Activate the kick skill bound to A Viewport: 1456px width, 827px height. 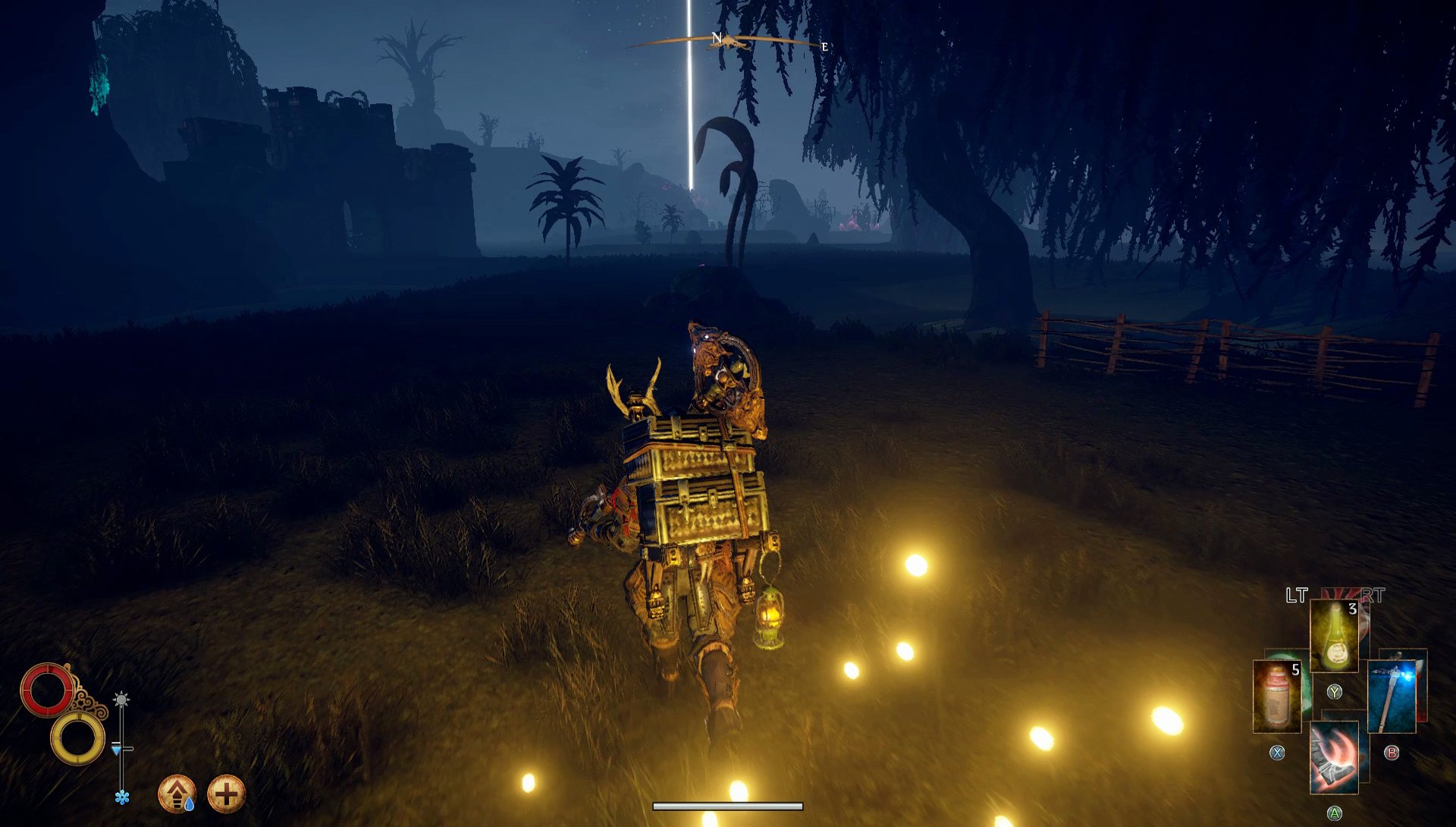pos(1335,763)
